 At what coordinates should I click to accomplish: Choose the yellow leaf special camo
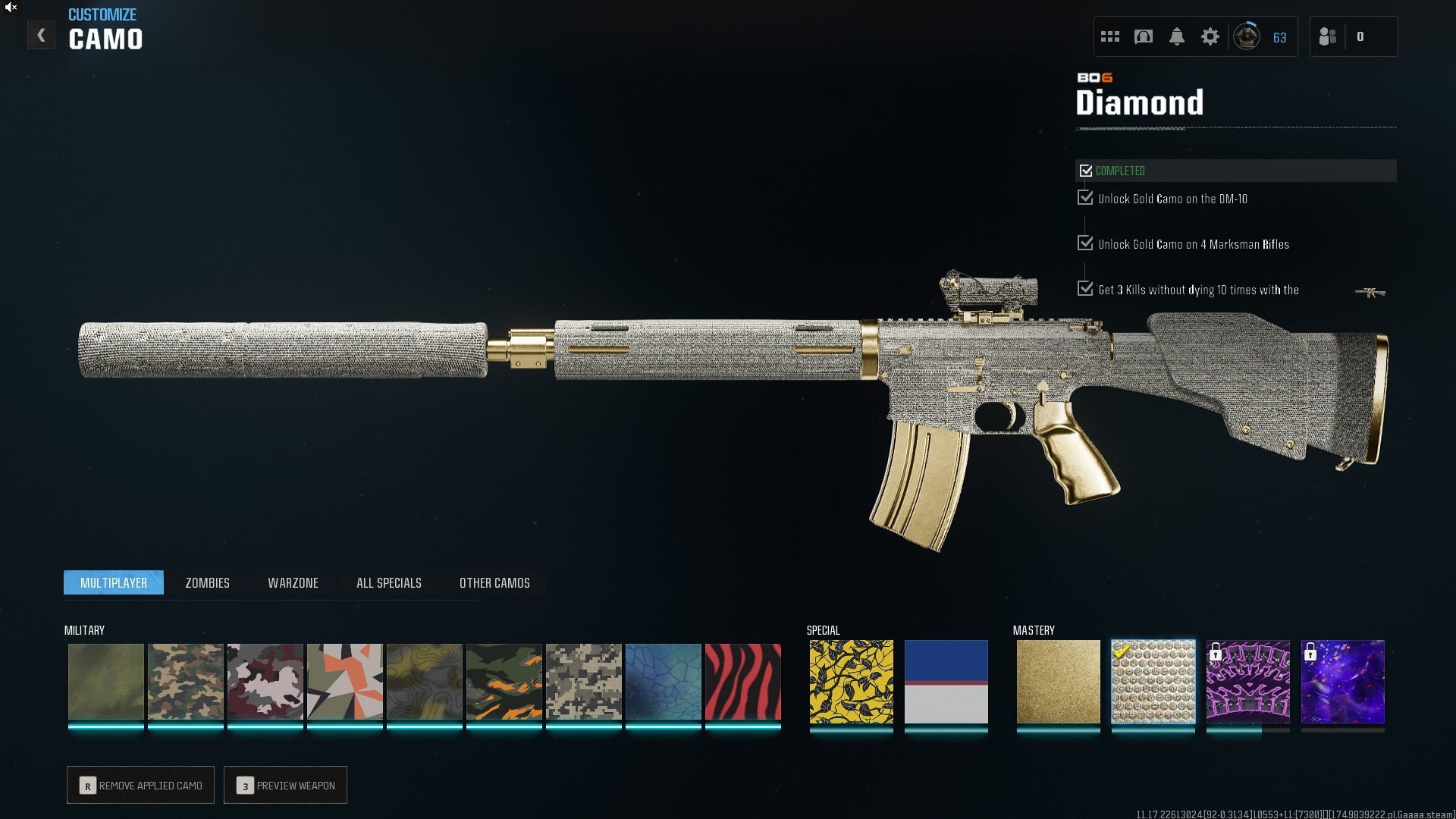(x=851, y=682)
